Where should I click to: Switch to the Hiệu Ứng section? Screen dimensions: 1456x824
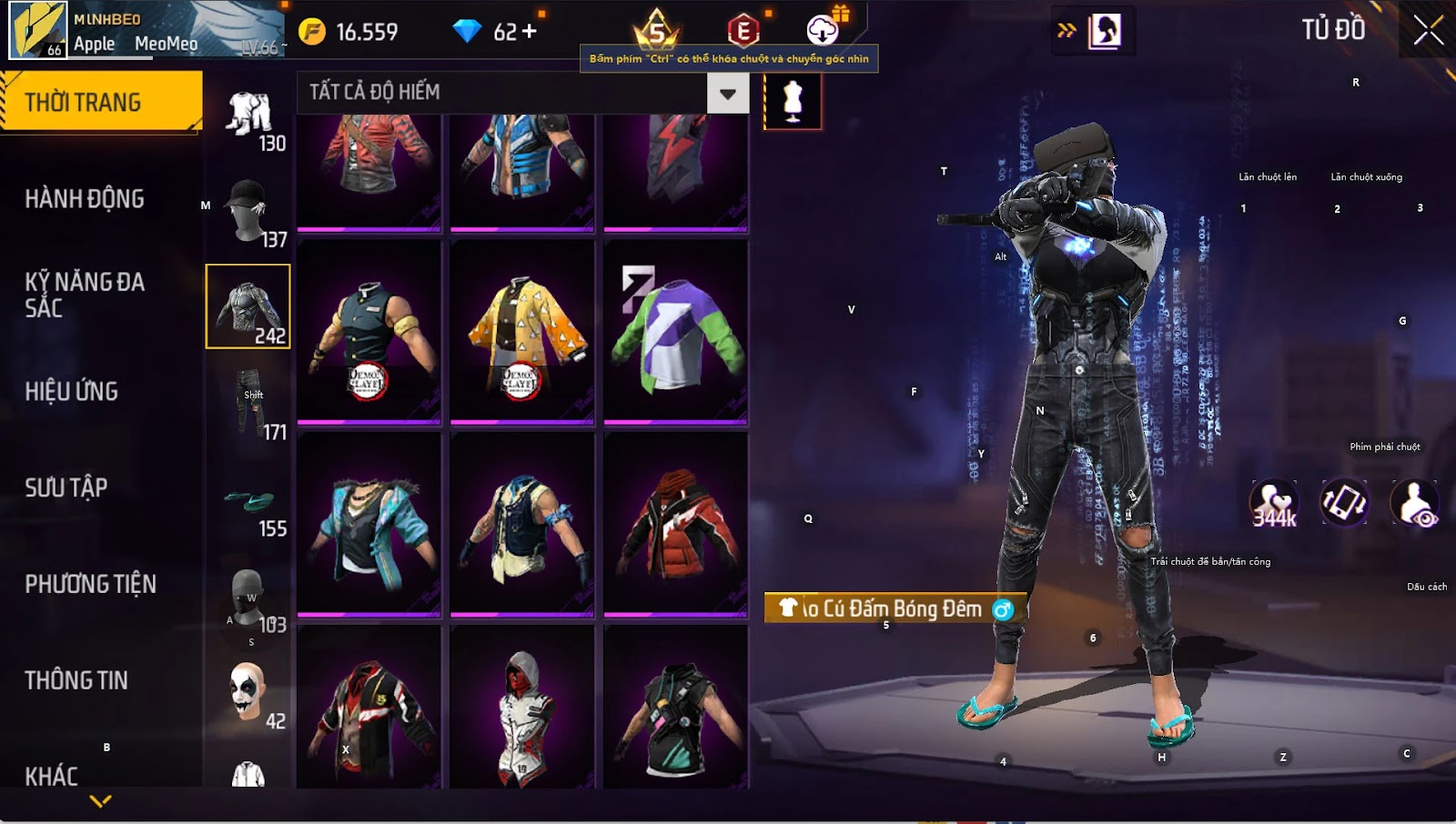pos(72,391)
